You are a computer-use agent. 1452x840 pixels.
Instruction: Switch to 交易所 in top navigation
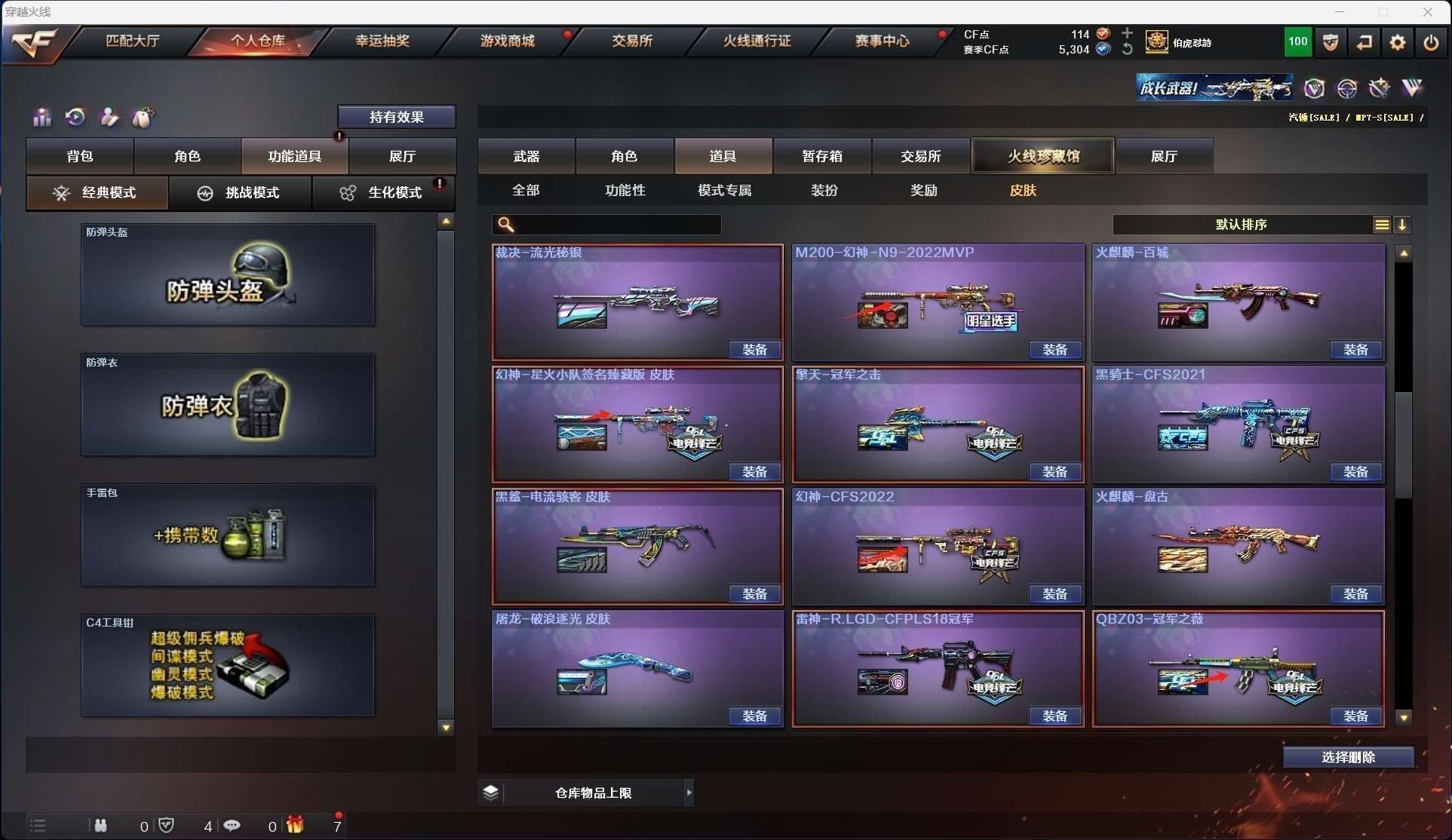pos(632,41)
